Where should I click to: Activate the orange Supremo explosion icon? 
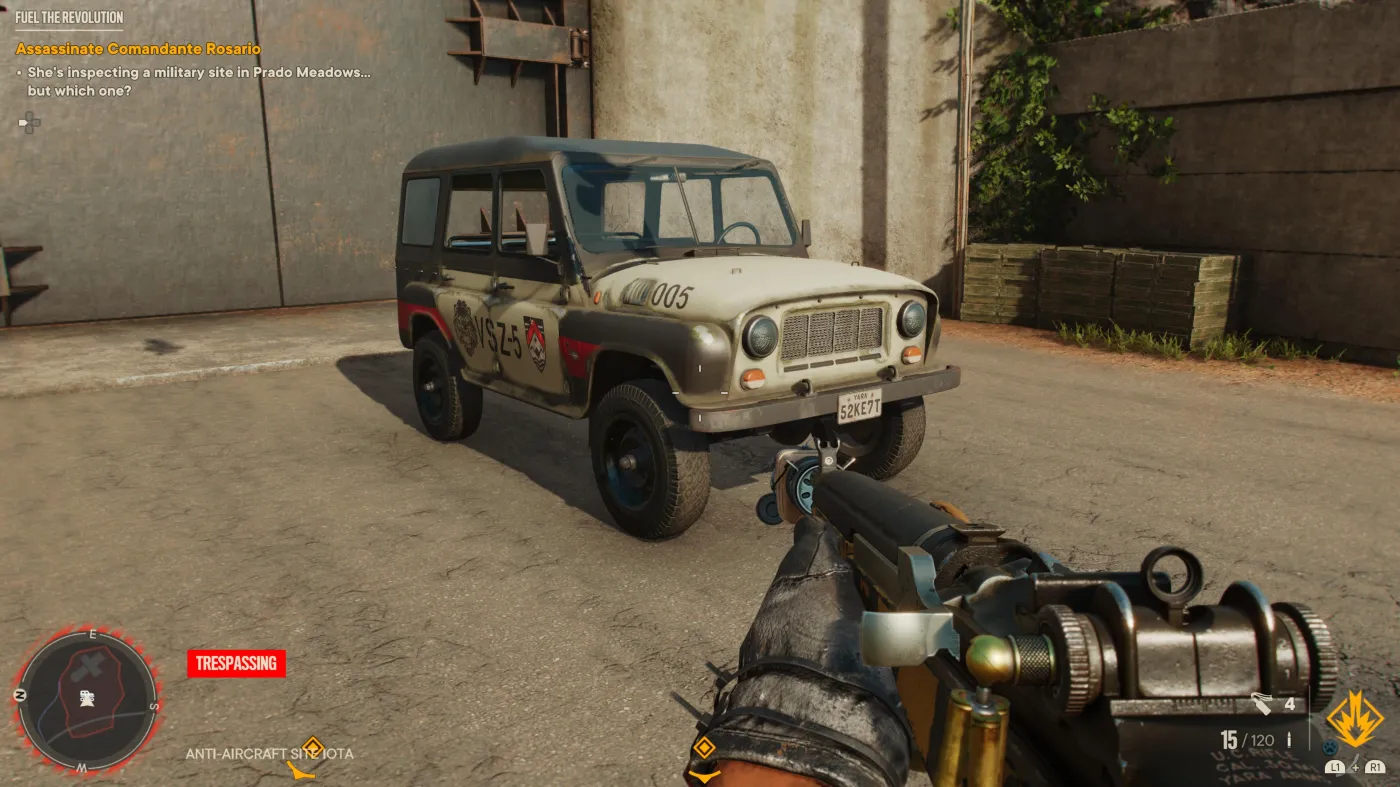(1355, 718)
